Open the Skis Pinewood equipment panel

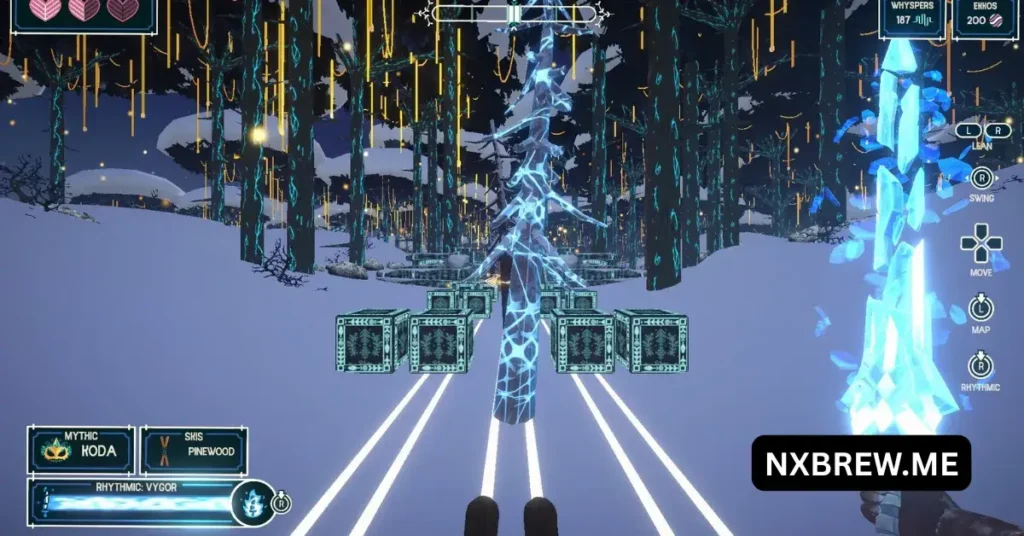coord(193,450)
